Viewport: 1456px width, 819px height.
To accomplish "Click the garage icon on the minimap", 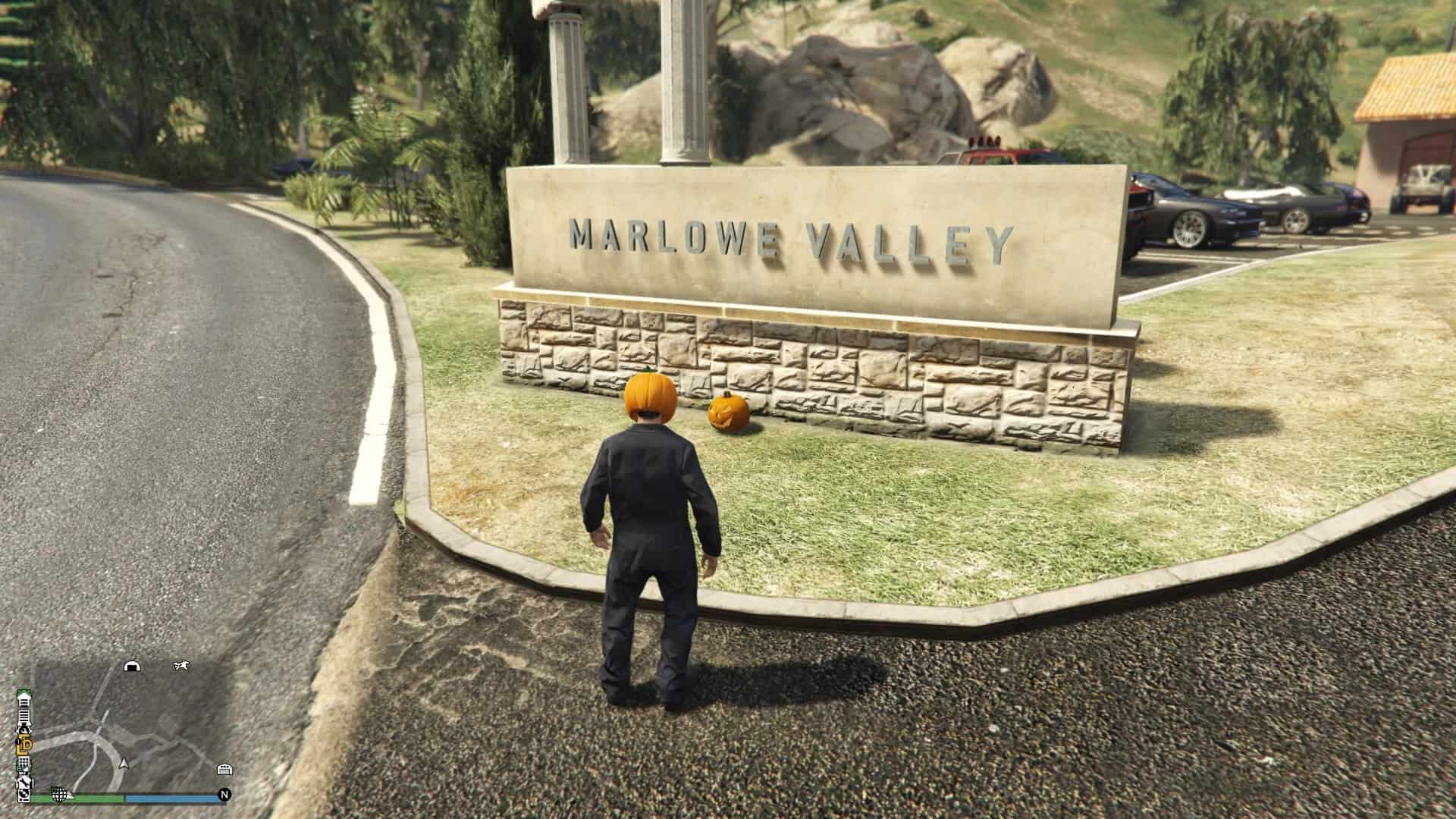I will [x=224, y=770].
